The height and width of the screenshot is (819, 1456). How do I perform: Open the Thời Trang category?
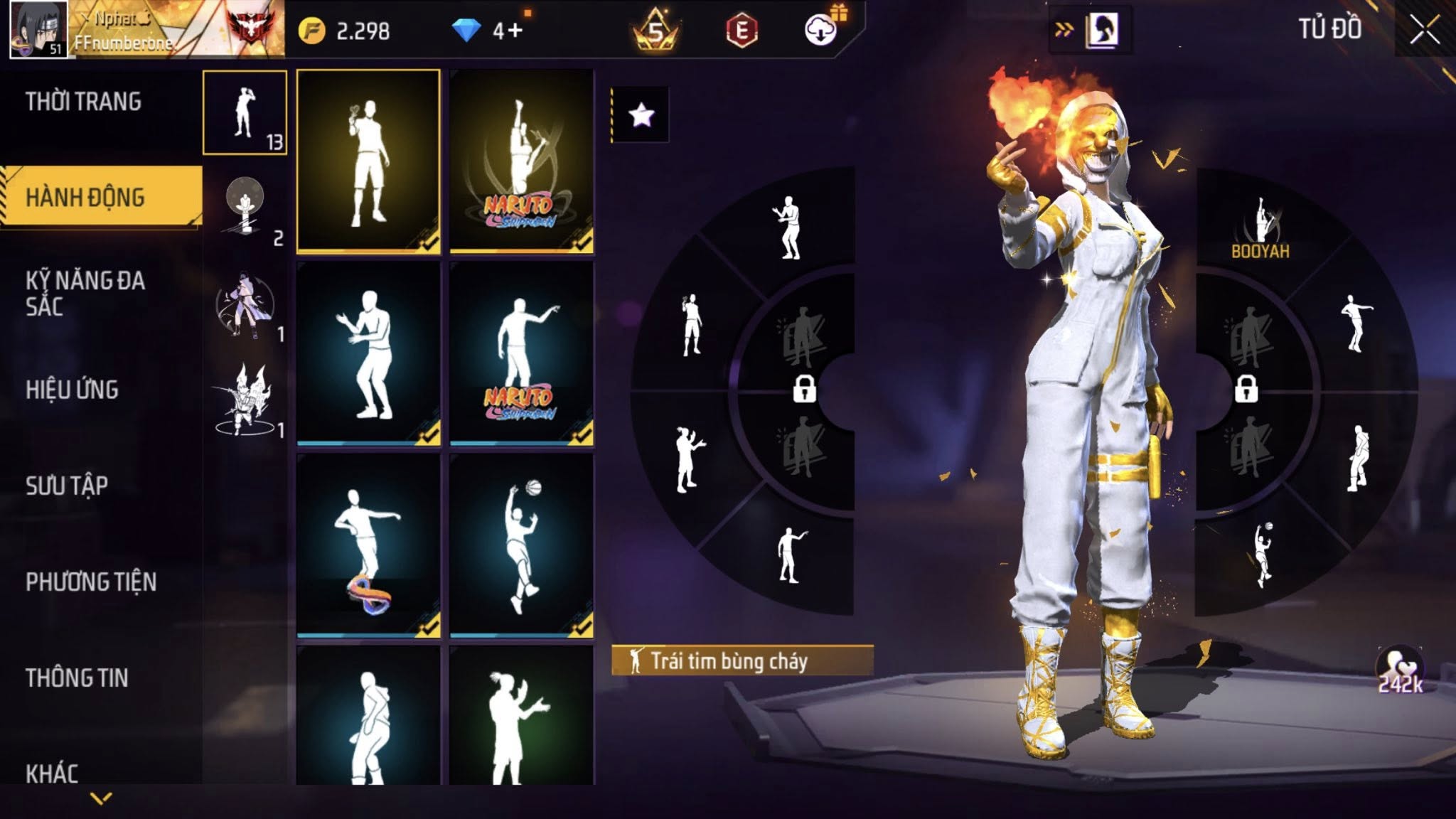tap(84, 102)
